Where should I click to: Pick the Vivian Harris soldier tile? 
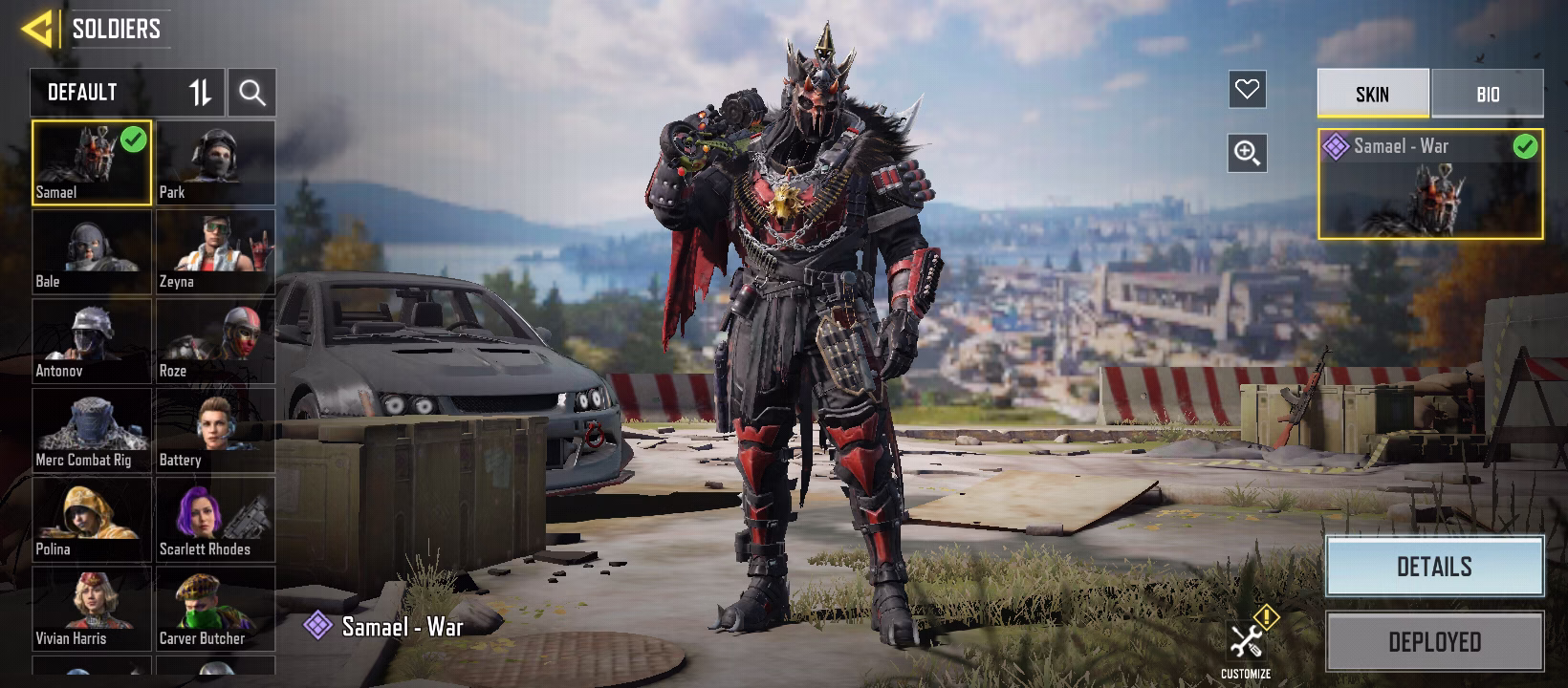92,608
